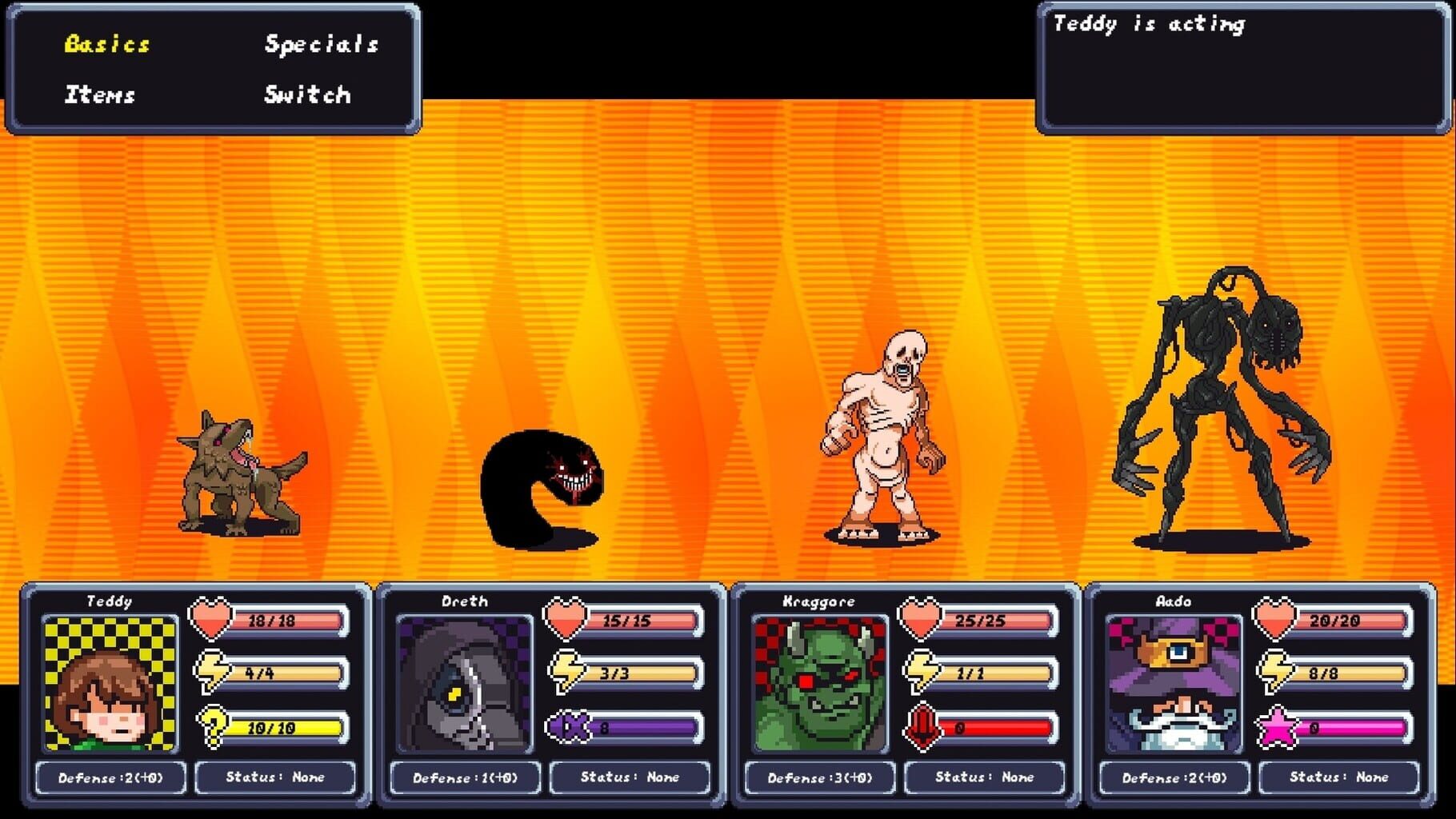Choose the Specials option

click(x=321, y=46)
